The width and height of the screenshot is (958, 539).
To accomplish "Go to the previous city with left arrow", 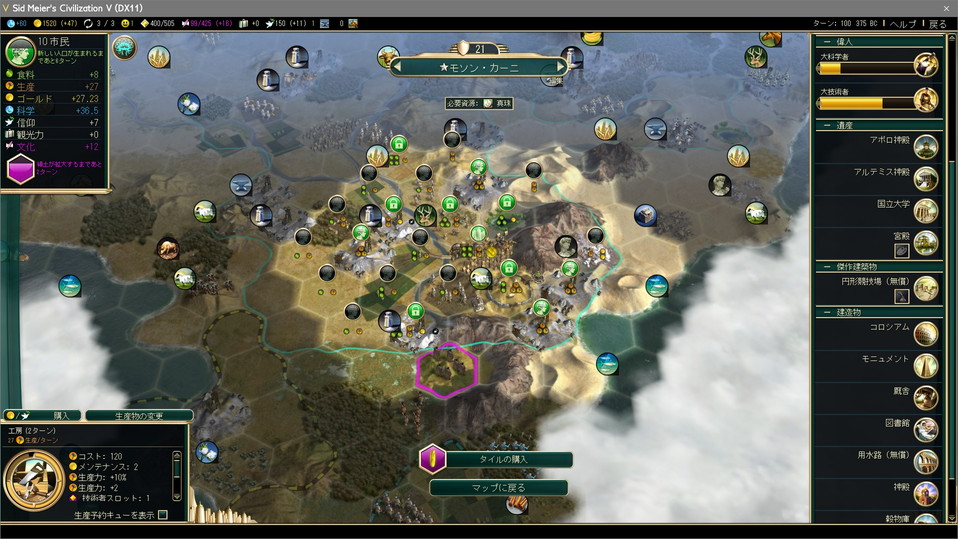I will pos(397,67).
